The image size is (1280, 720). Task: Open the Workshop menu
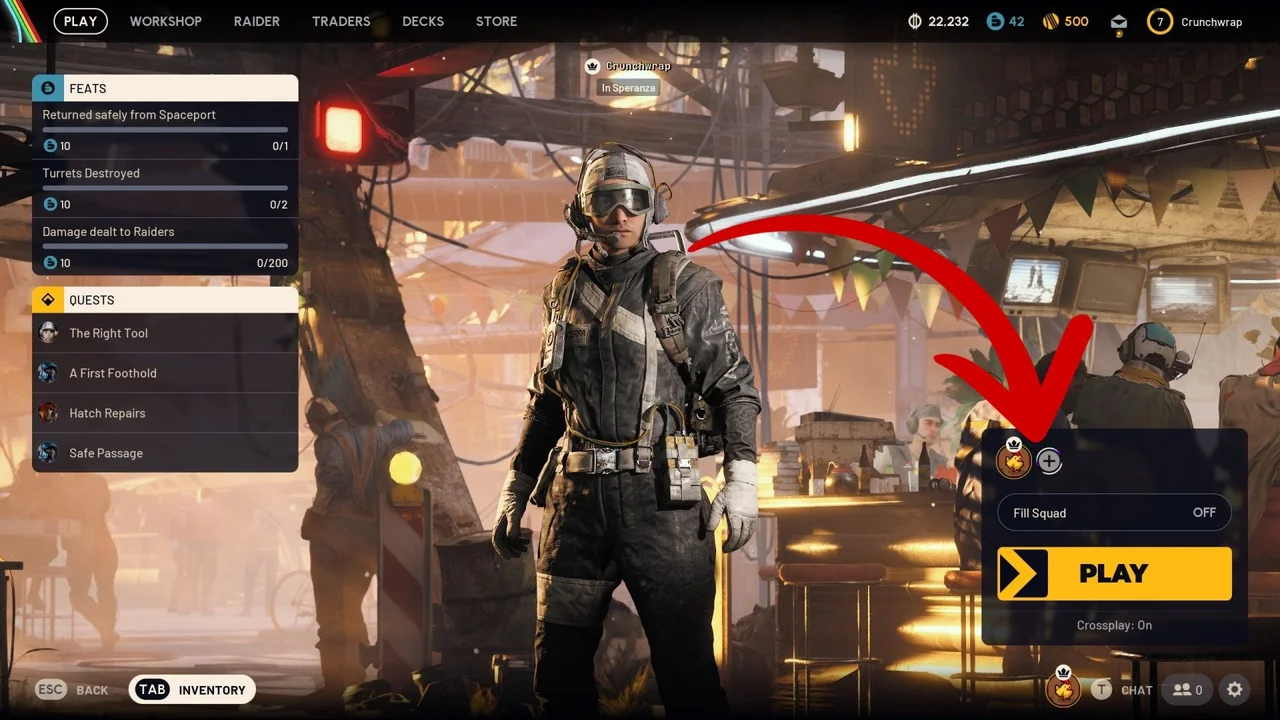(x=166, y=21)
